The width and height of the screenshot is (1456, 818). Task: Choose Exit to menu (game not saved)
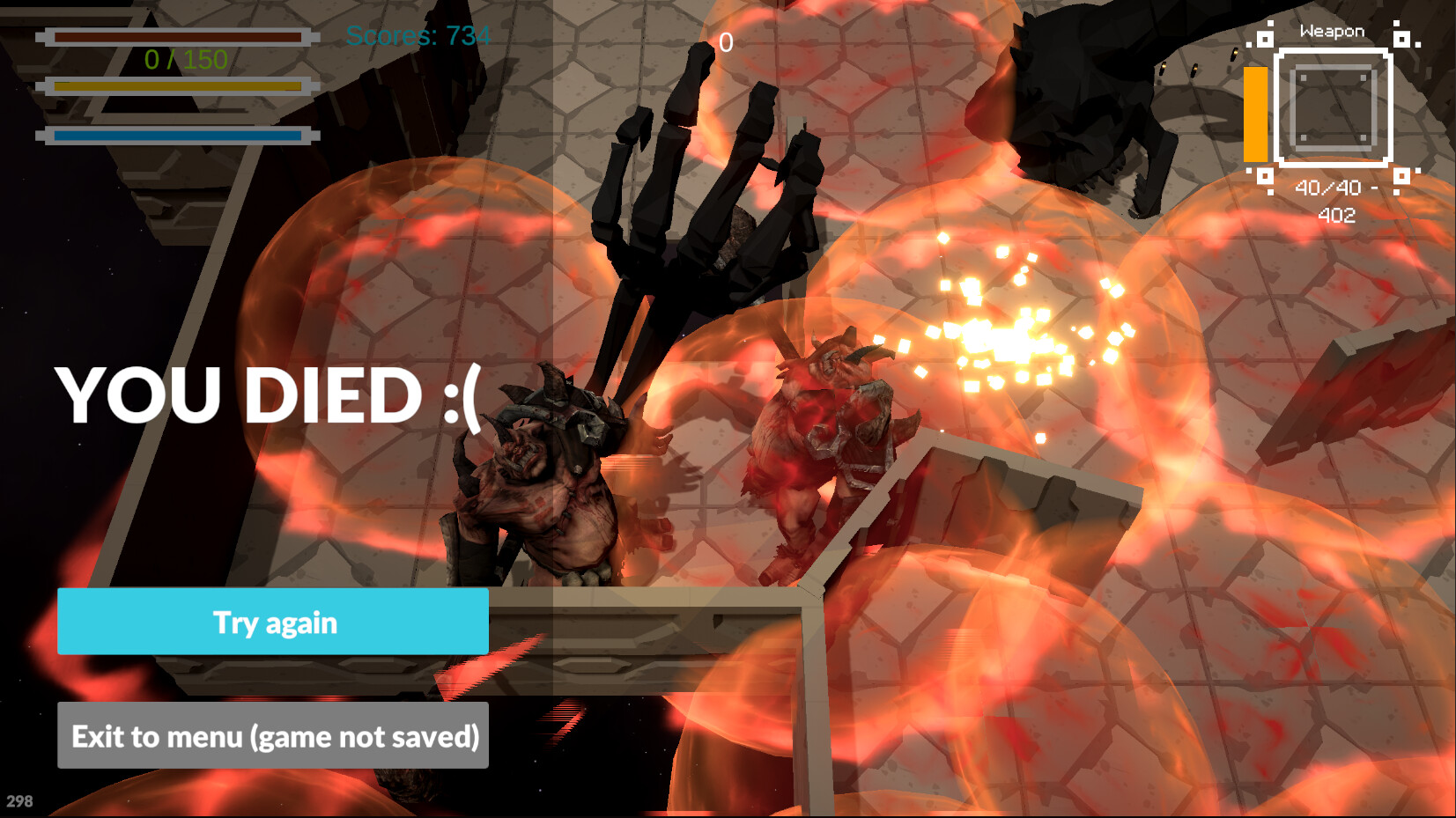point(271,736)
